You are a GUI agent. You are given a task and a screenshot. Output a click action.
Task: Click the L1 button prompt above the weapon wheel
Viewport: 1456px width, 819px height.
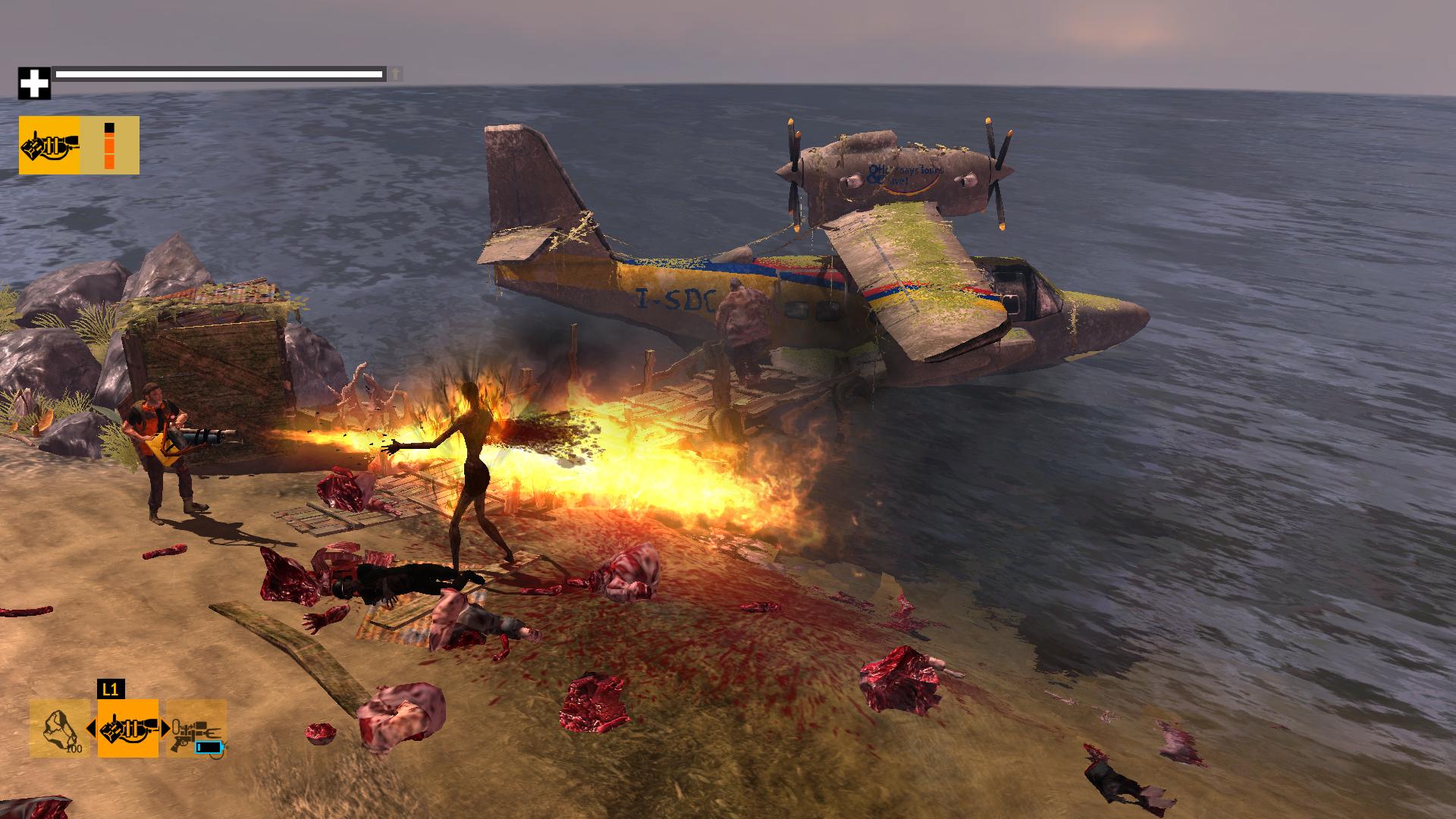click(112, 688)
